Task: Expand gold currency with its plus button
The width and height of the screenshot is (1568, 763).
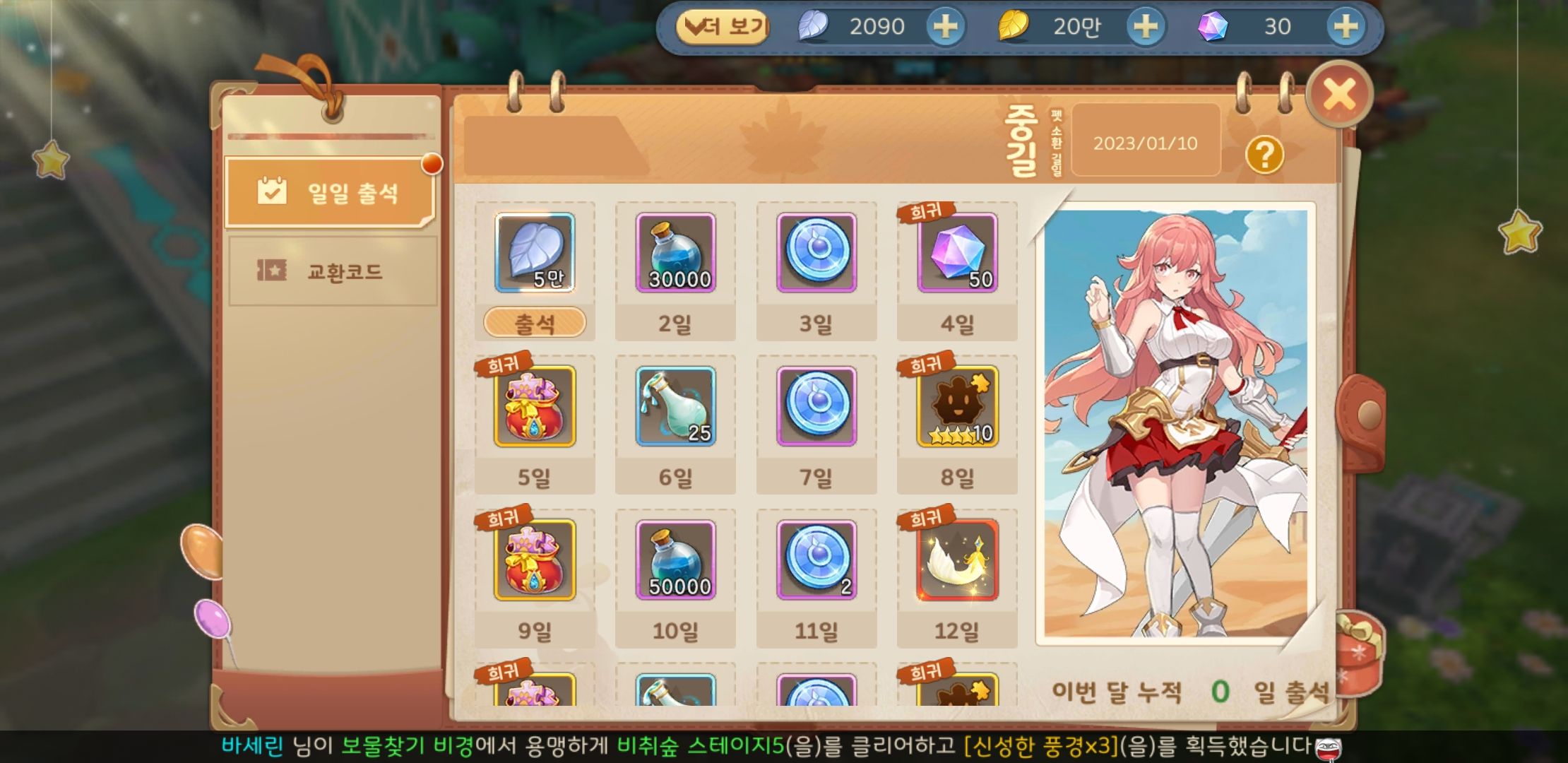Action: click(x=1144, y=27)
